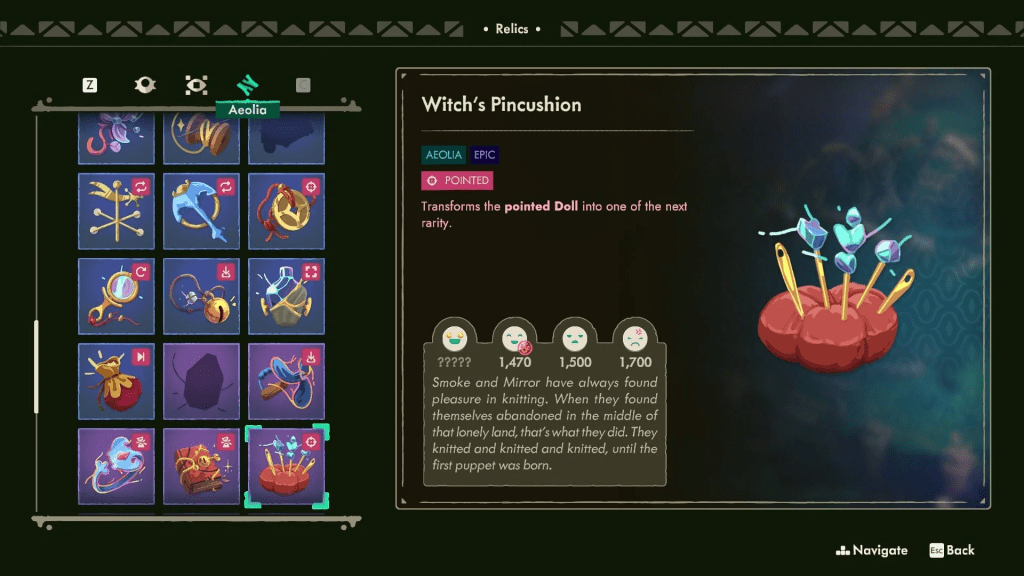The width and height of the screenshot is (1024, 576).
Task: Click the relic list scrollbar
Action: point(37,366)
